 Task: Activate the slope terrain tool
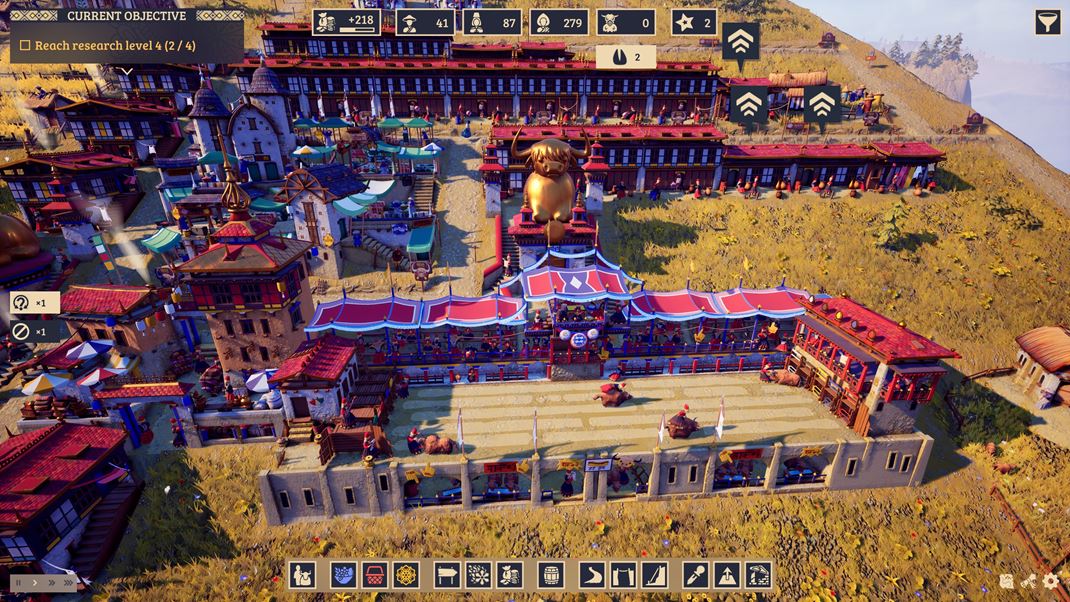pyautogui.click(x=654, y=575)
